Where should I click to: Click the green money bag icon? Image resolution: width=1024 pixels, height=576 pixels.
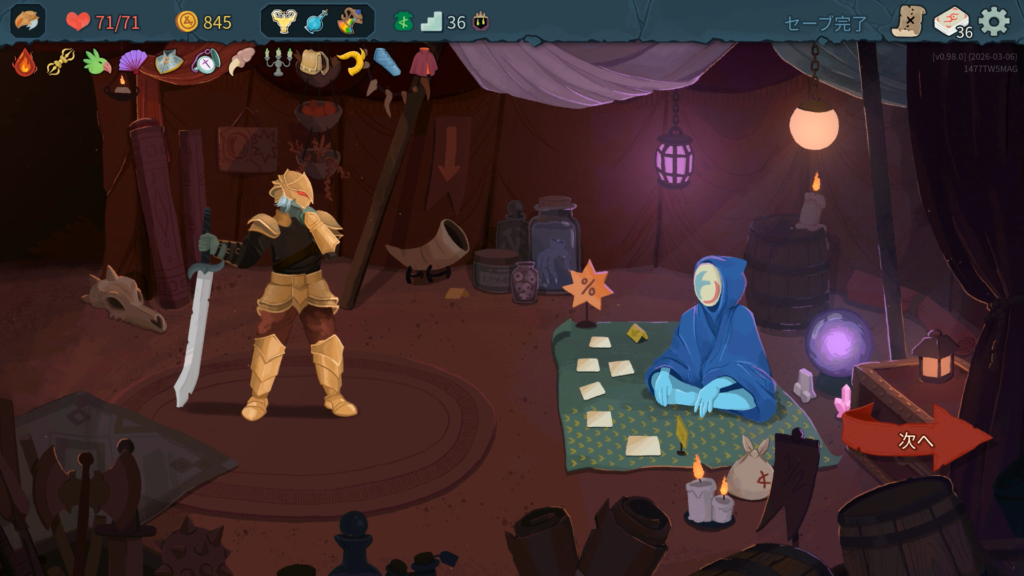(403, 21)
